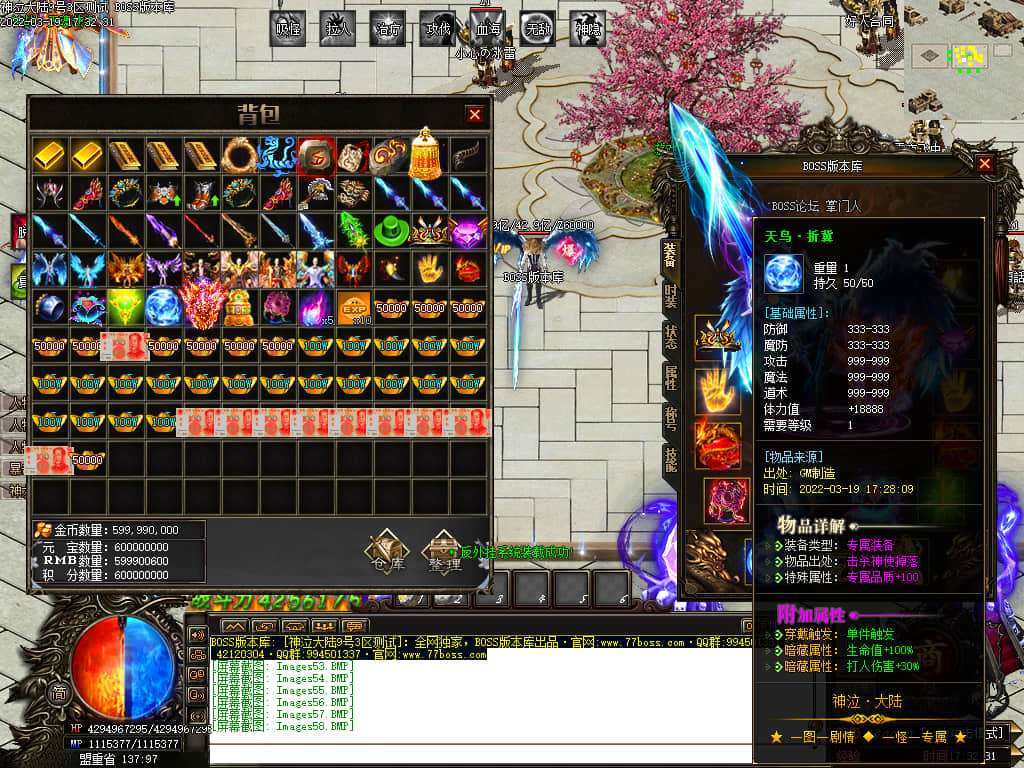
Task: Select the green hat item in backpack
Action: pos(391,232)
